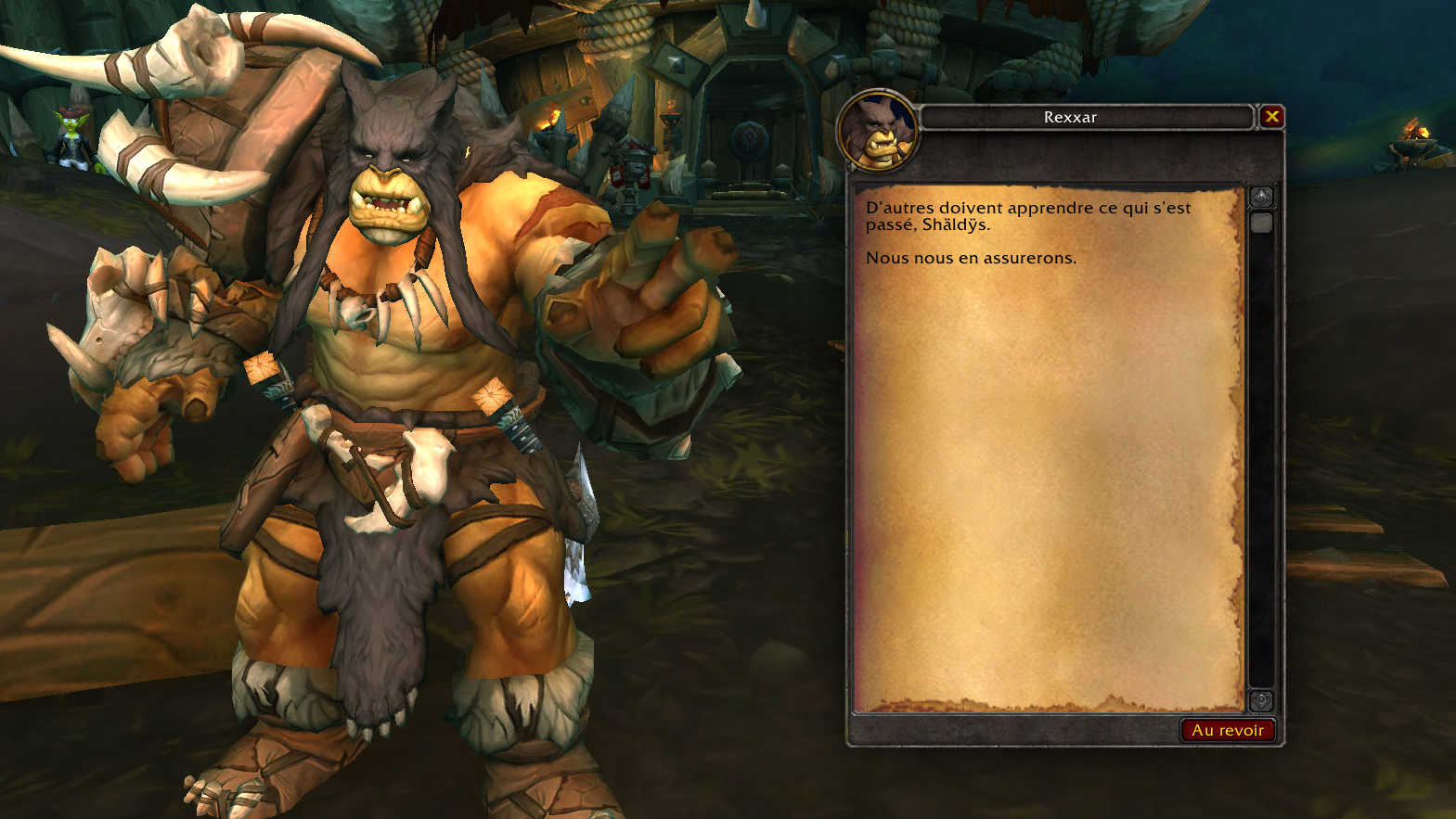Click Rexxar's portrait in the dialogue frame
Viewport: 1456px width, 819px height.
[x=878, y=132]
